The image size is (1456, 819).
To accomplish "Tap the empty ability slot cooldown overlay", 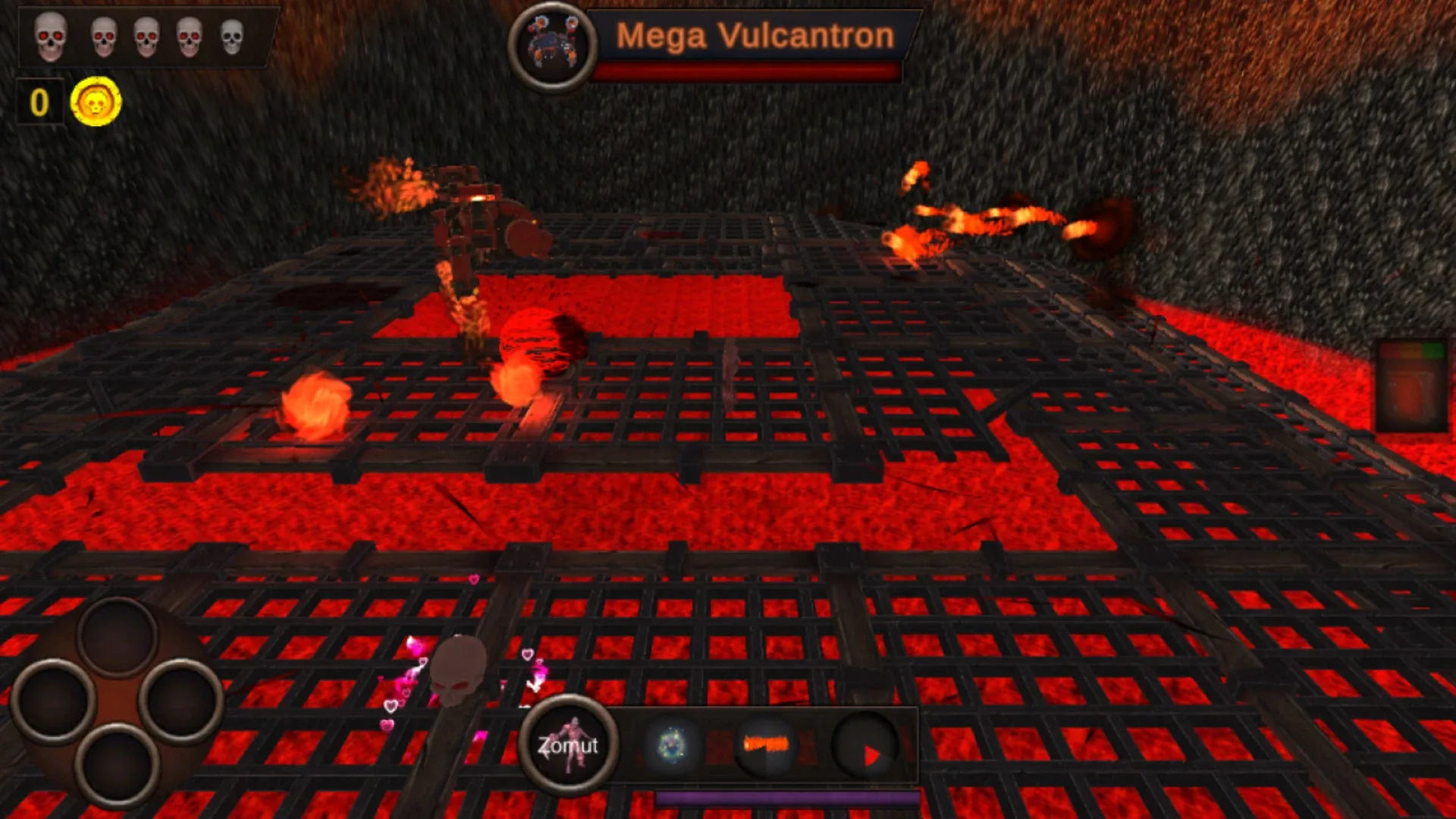I will (864, 745).
